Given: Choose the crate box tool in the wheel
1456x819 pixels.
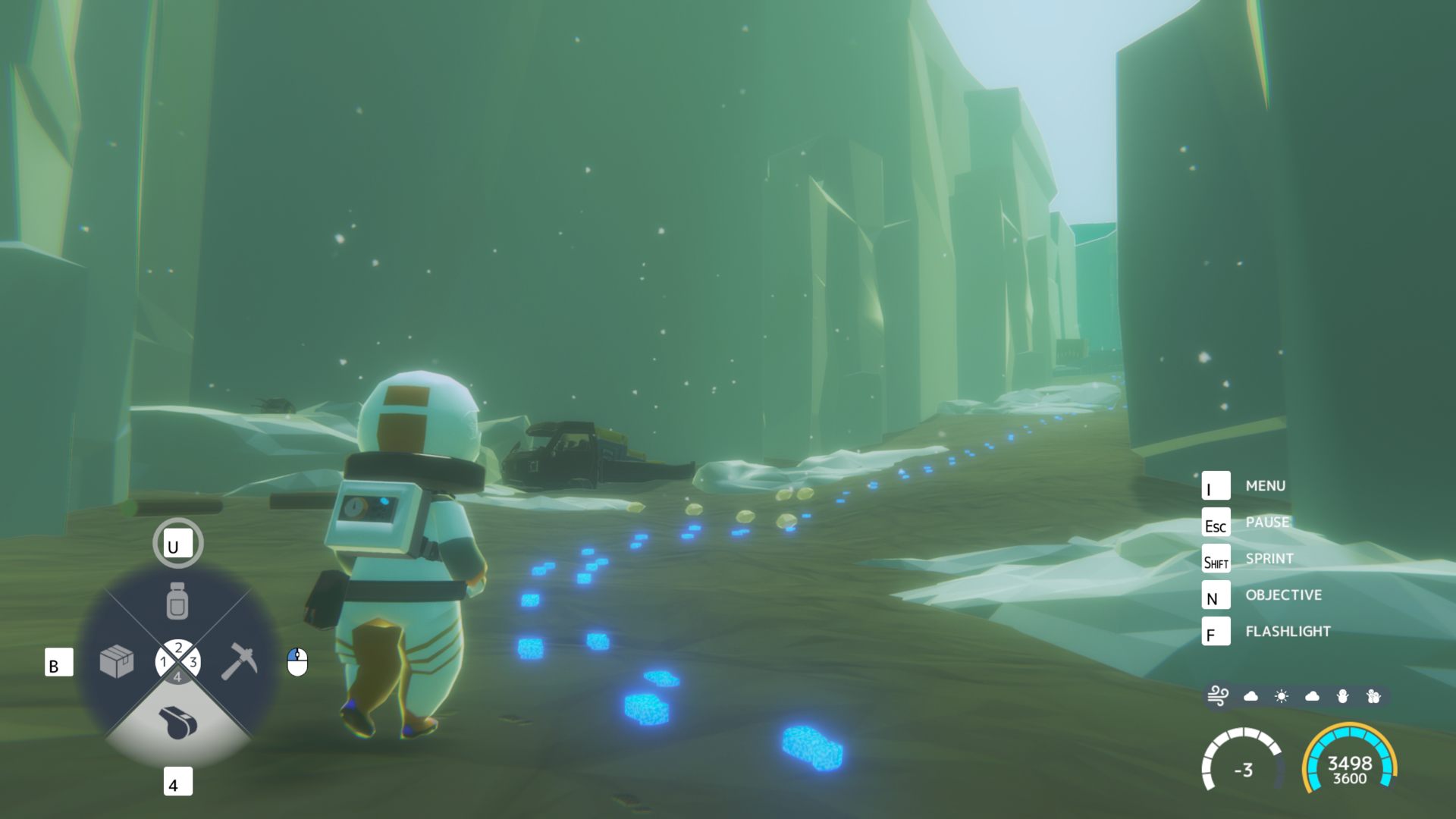Looking at the screenshot, I should pyautogui.click(x=117, y=662).
